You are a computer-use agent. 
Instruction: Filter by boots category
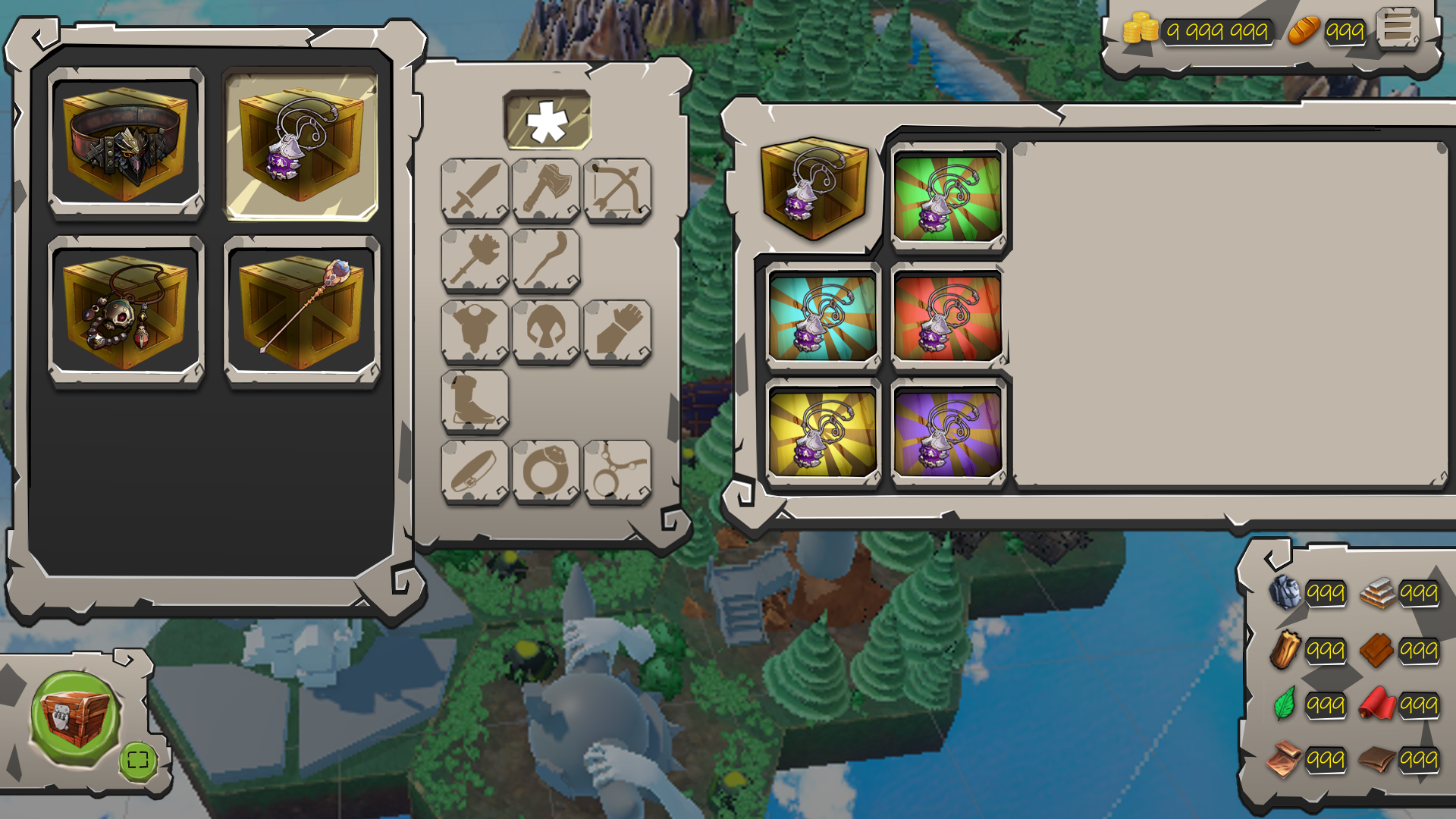point(475,400)
